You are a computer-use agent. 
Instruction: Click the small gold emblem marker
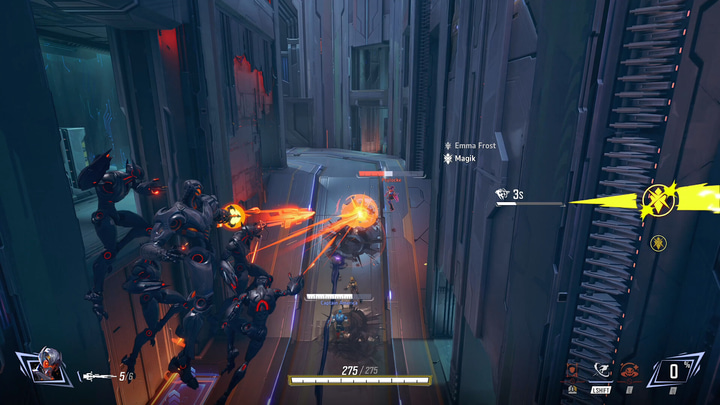pyautogui.click(x=657, y=242)
